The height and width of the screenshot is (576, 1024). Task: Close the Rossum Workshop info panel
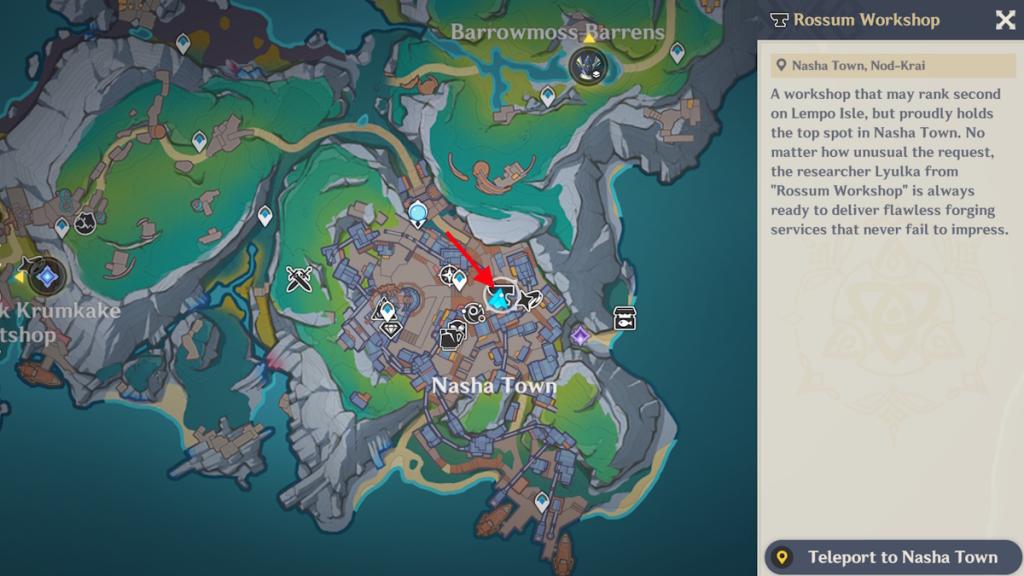click(x=1005, y=20)
